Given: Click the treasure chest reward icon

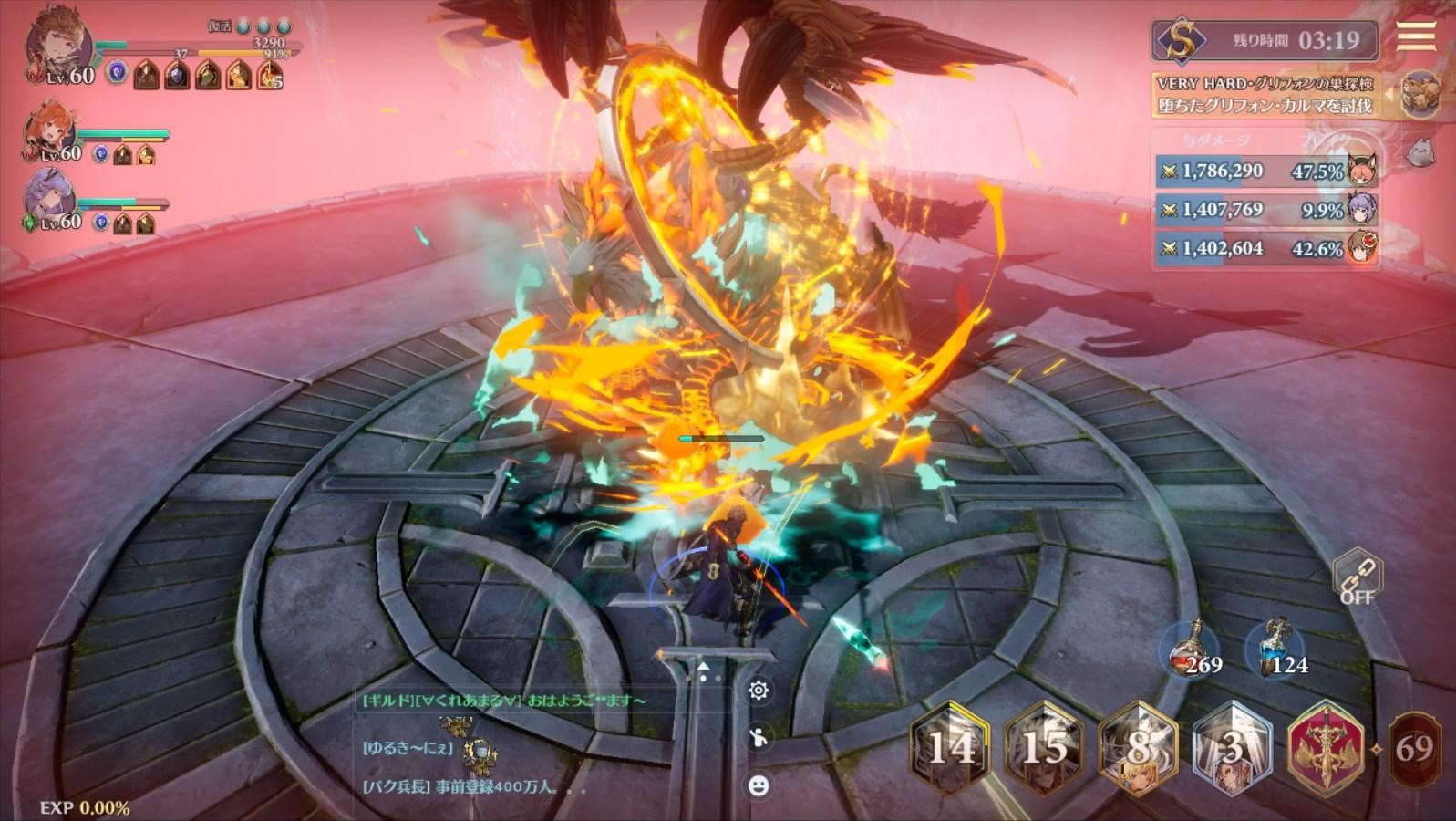Looking at the screenshot, I should coord(1419,94).
